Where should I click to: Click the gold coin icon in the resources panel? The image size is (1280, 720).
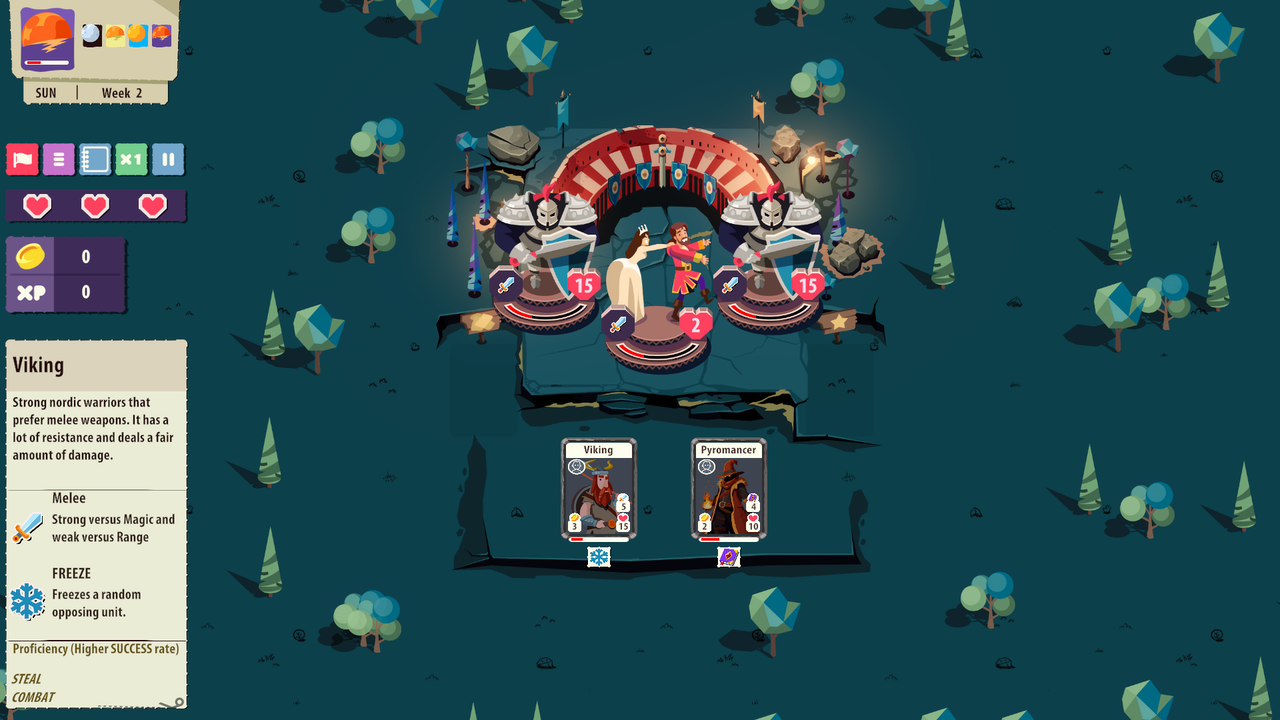(32, 254)
